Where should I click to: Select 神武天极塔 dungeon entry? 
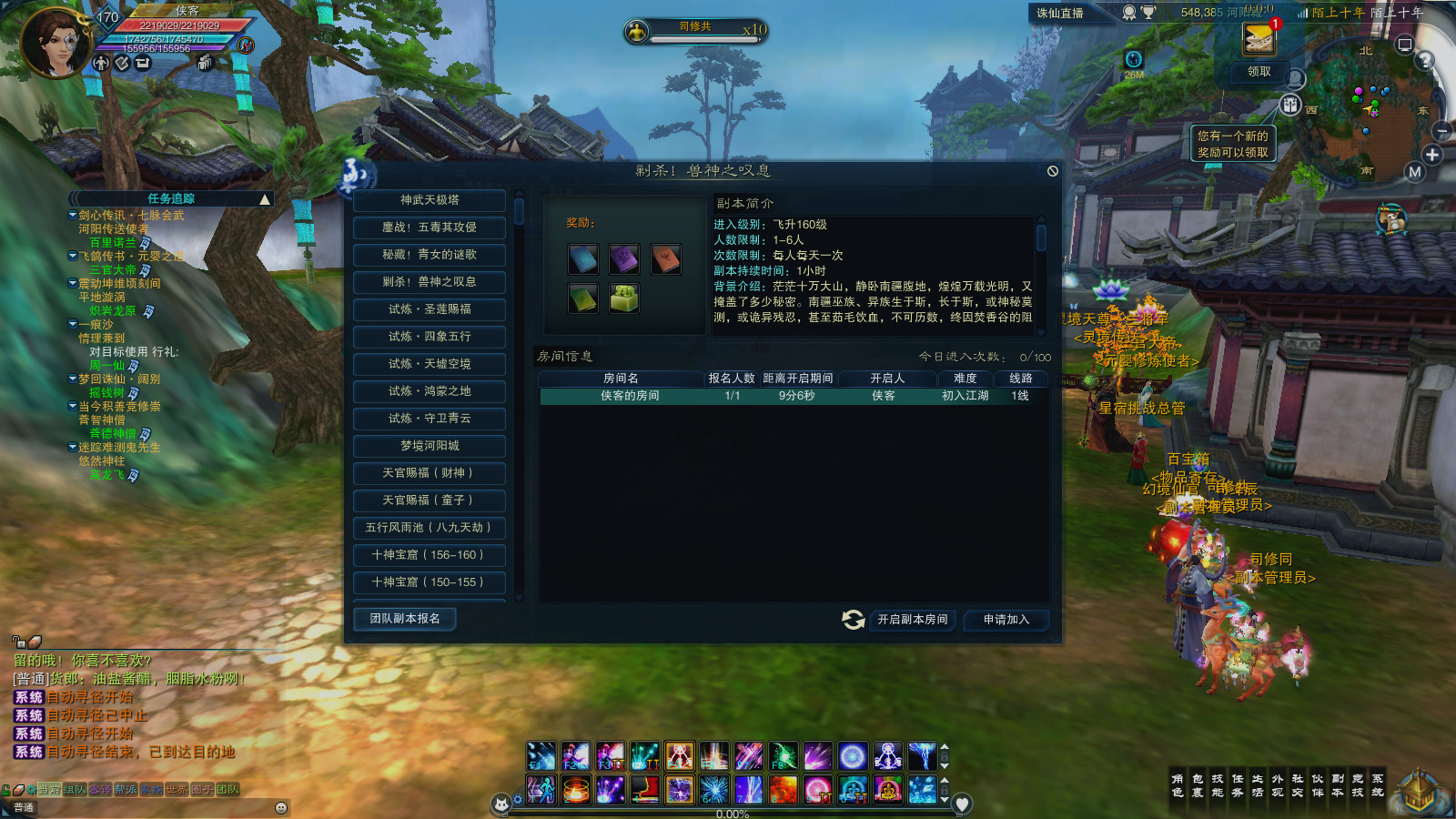point(430,200)
